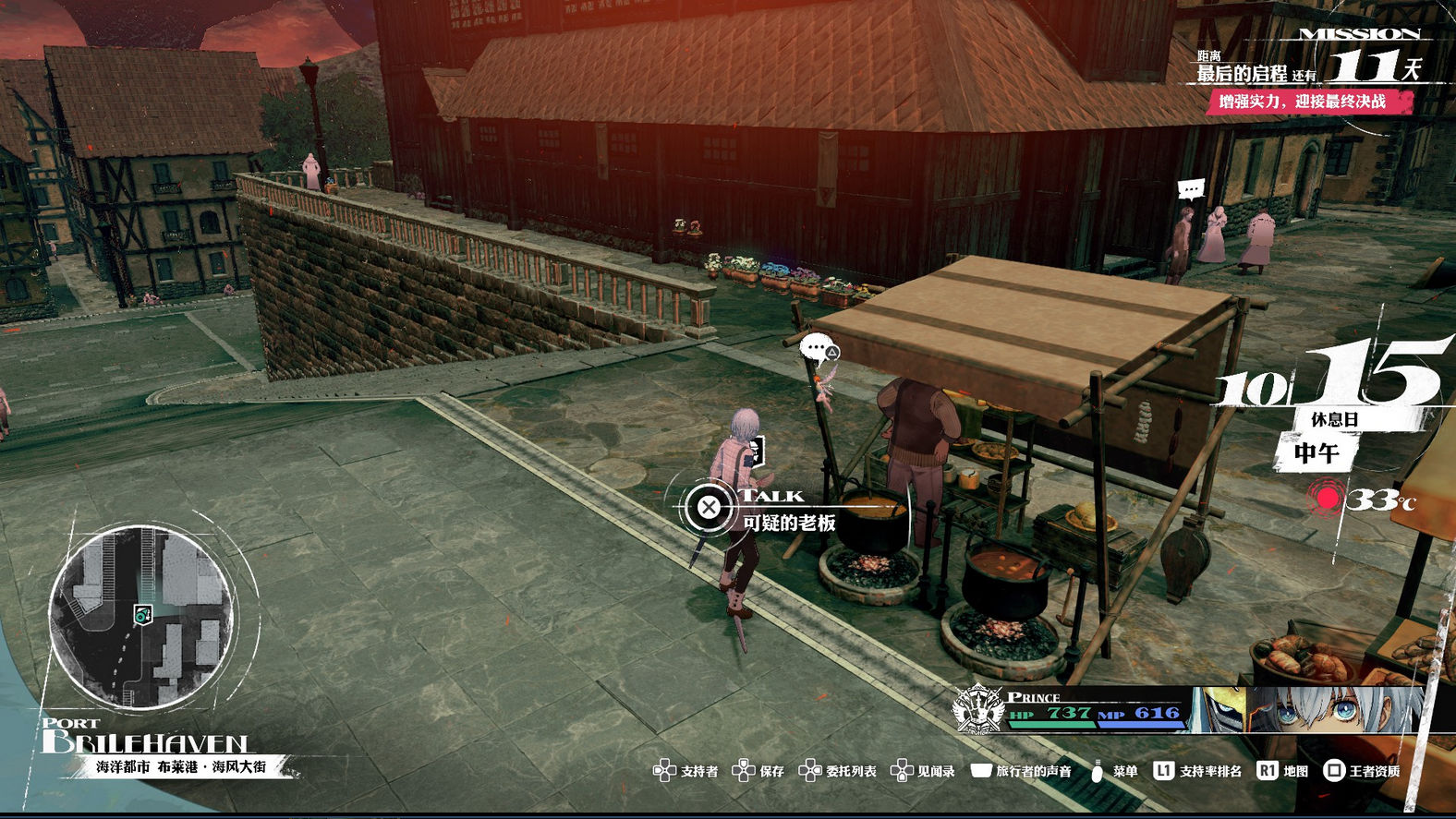
Task: Open the 支持者 supporters screen
Action: coord(686,771)
